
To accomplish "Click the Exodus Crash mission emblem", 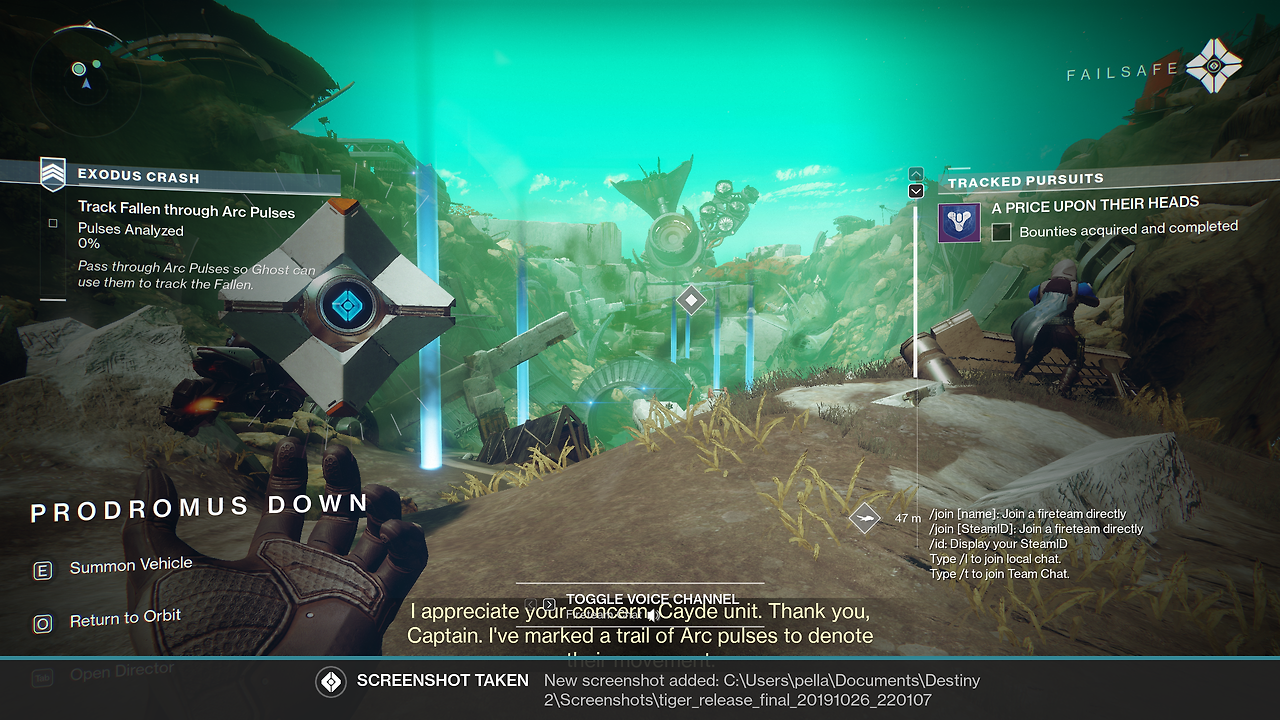I will [x=53, y=174].
